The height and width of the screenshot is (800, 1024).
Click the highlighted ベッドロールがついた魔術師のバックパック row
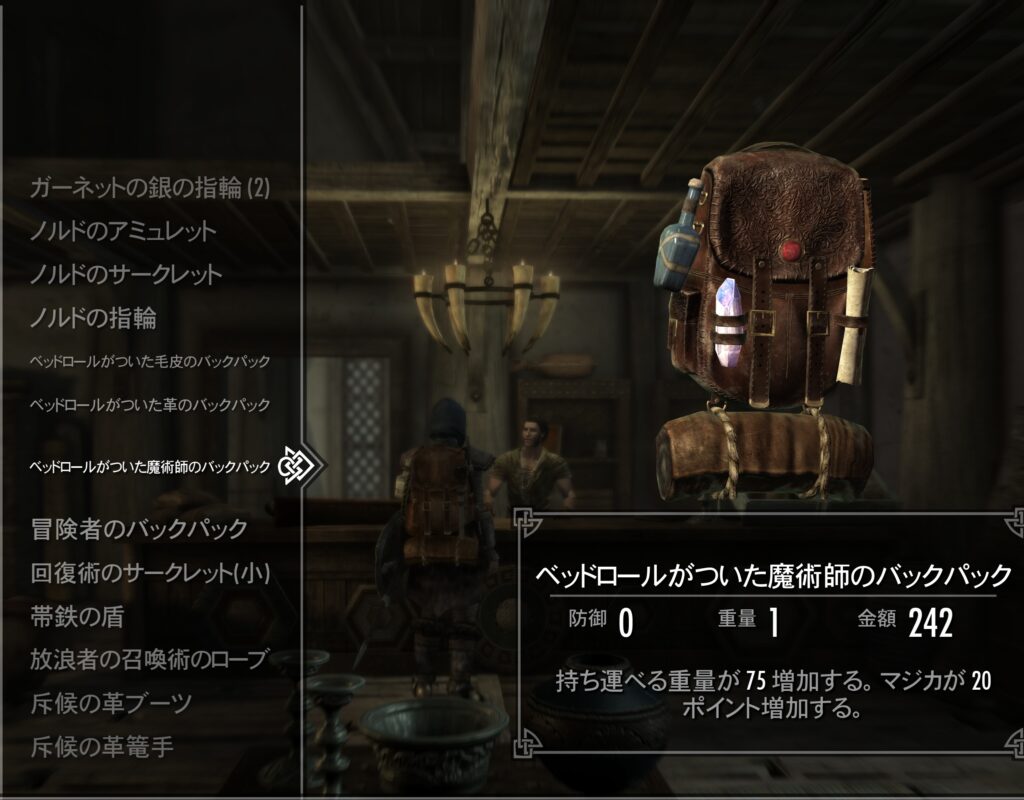tap(151, 466)
